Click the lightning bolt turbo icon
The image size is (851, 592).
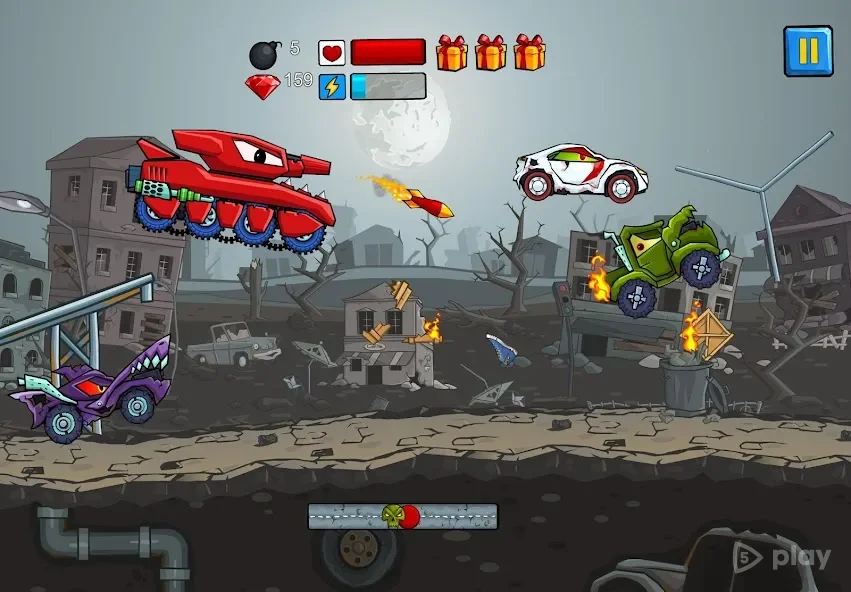point(332,87)
